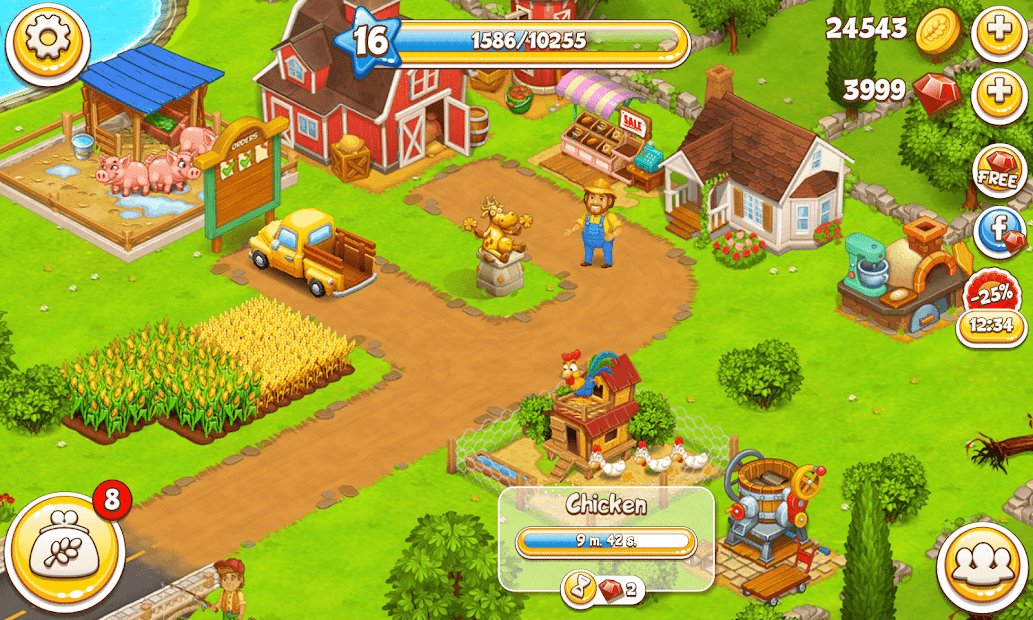
Task: Speed up chicken for 2 gems
Action: [x=603, y=590]
